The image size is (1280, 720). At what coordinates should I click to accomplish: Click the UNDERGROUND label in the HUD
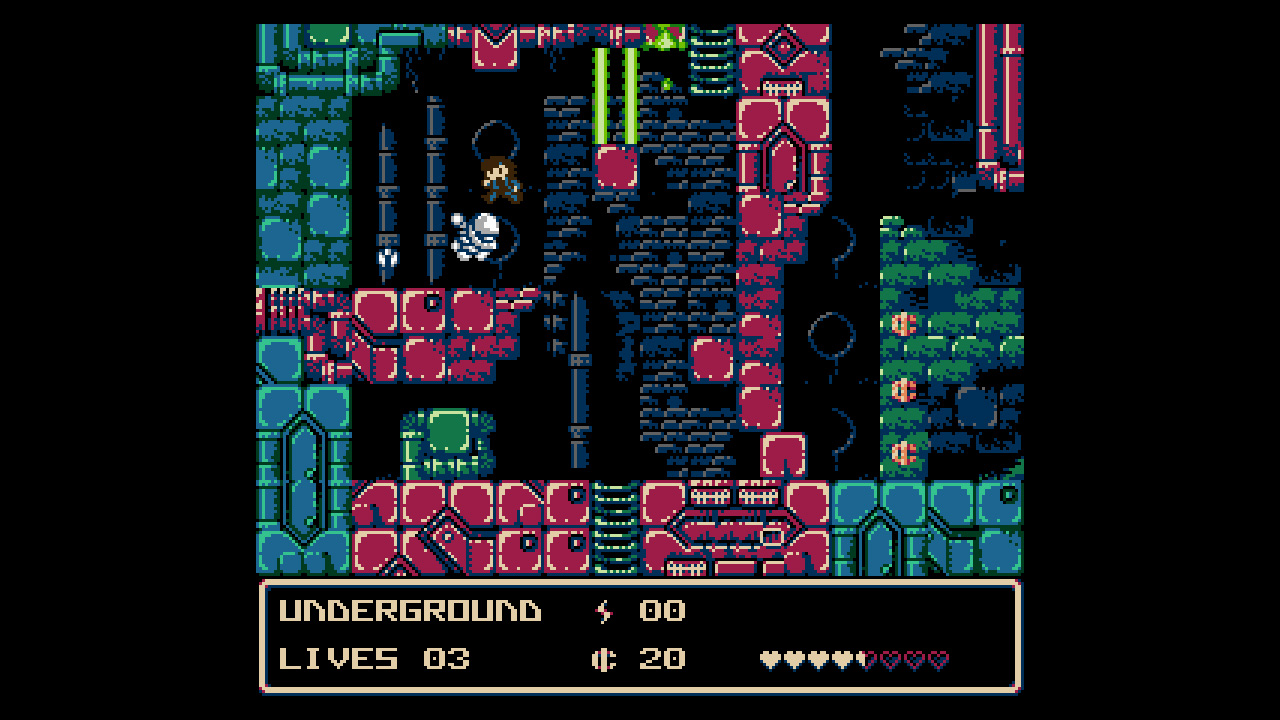[x=410, y=609]
